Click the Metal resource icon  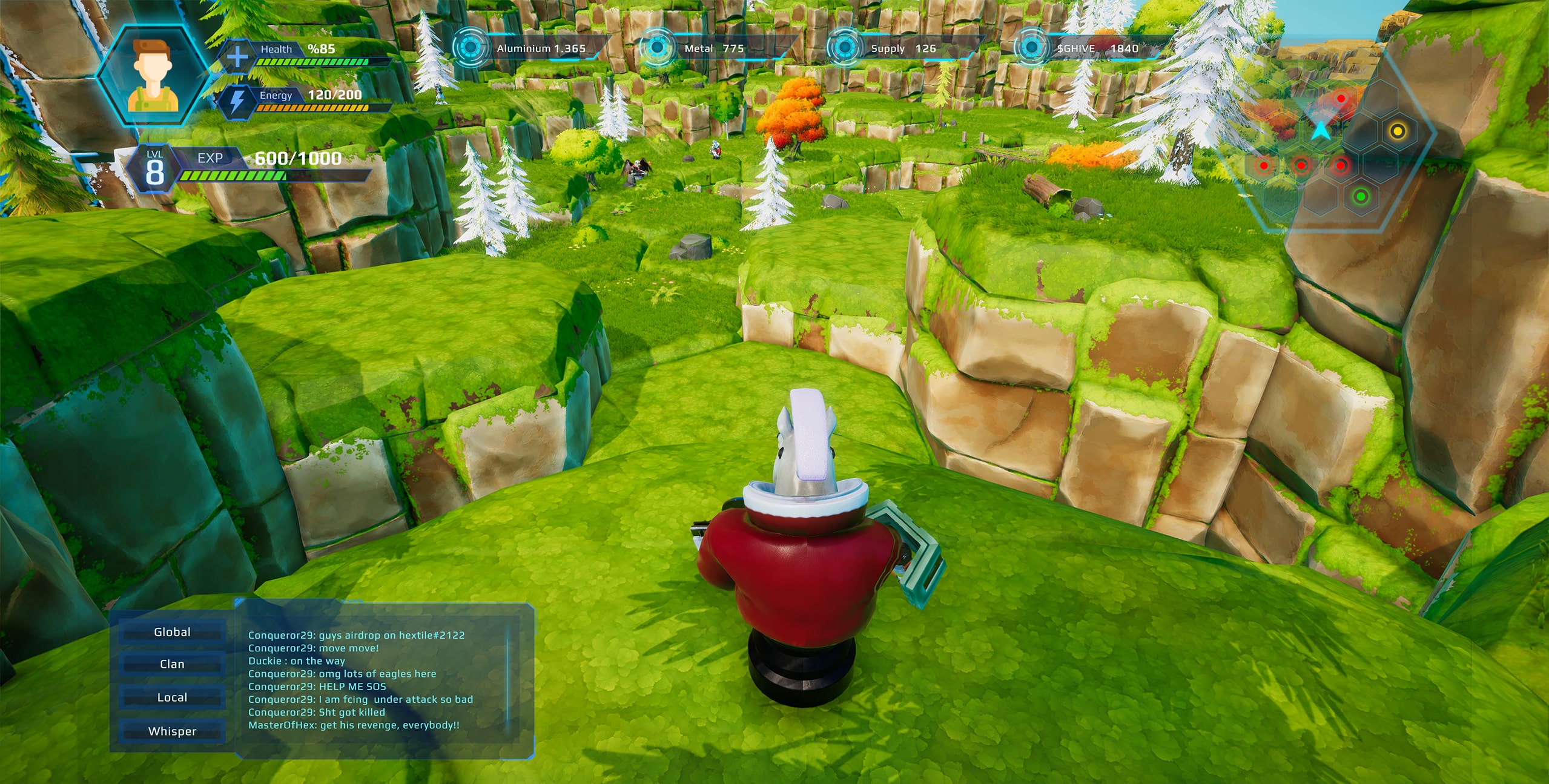point(657,47)
